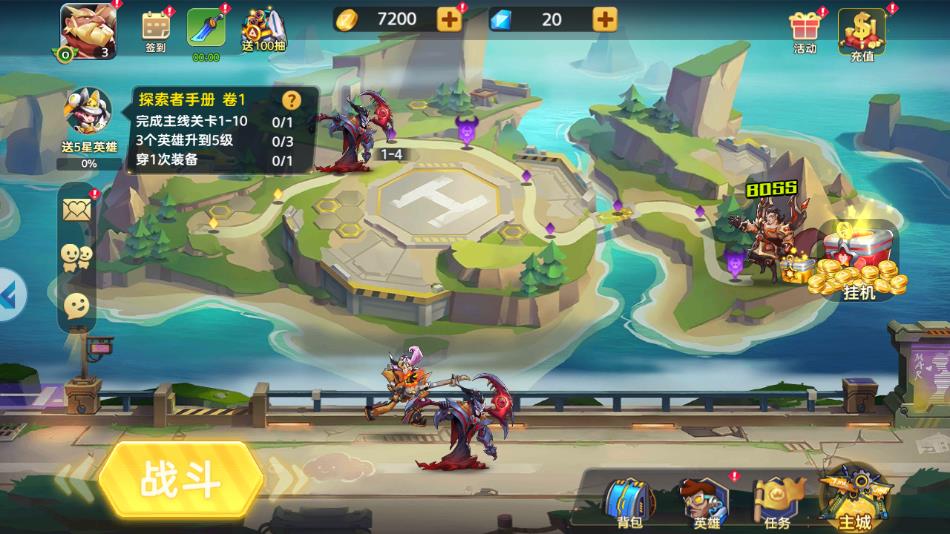Open the mail envelope inbox
Image resolution: width=950 pixels, height=534 pixels.
coord(77,209)
